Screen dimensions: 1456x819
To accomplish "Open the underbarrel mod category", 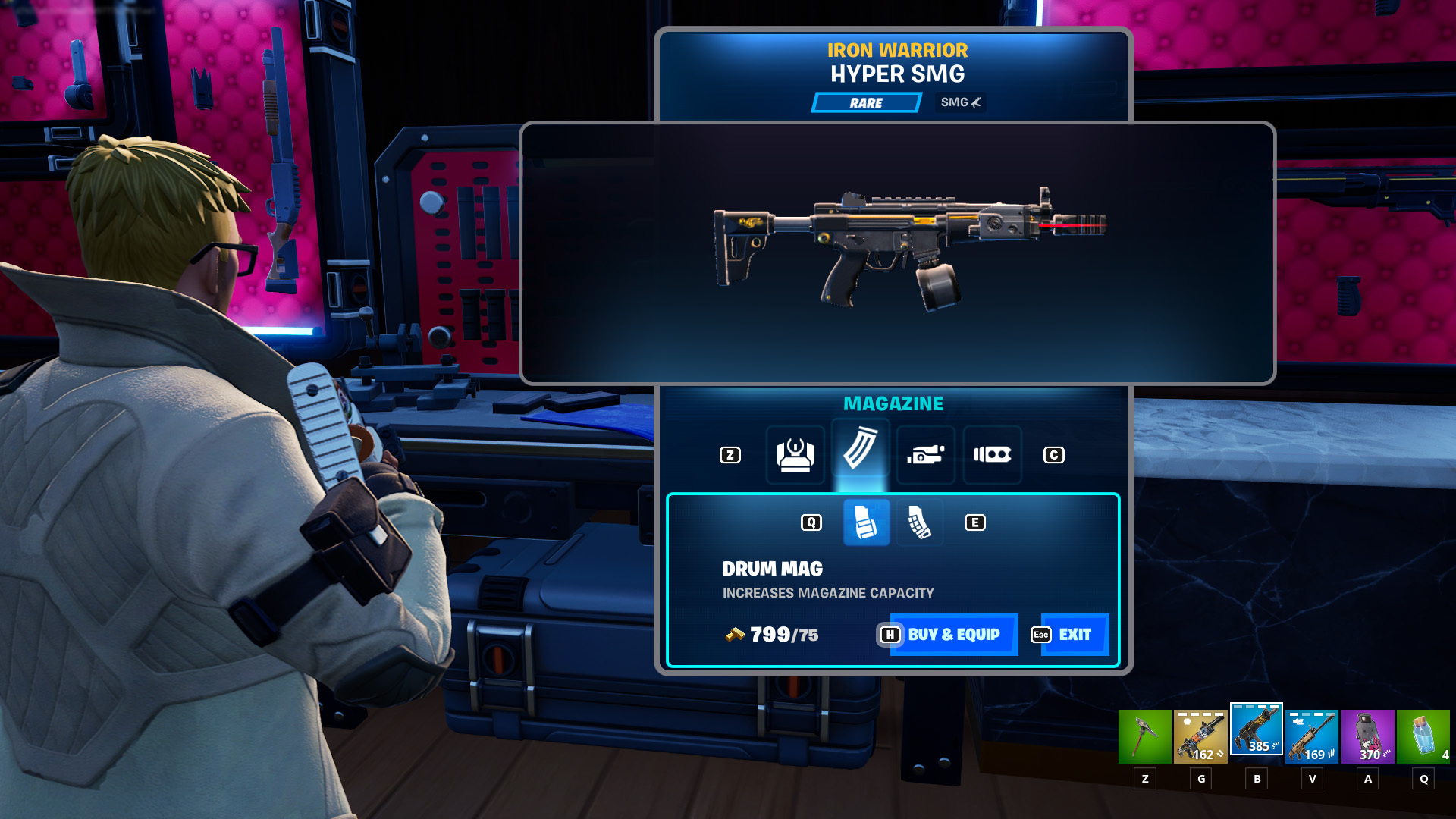I will click(925, 455).
